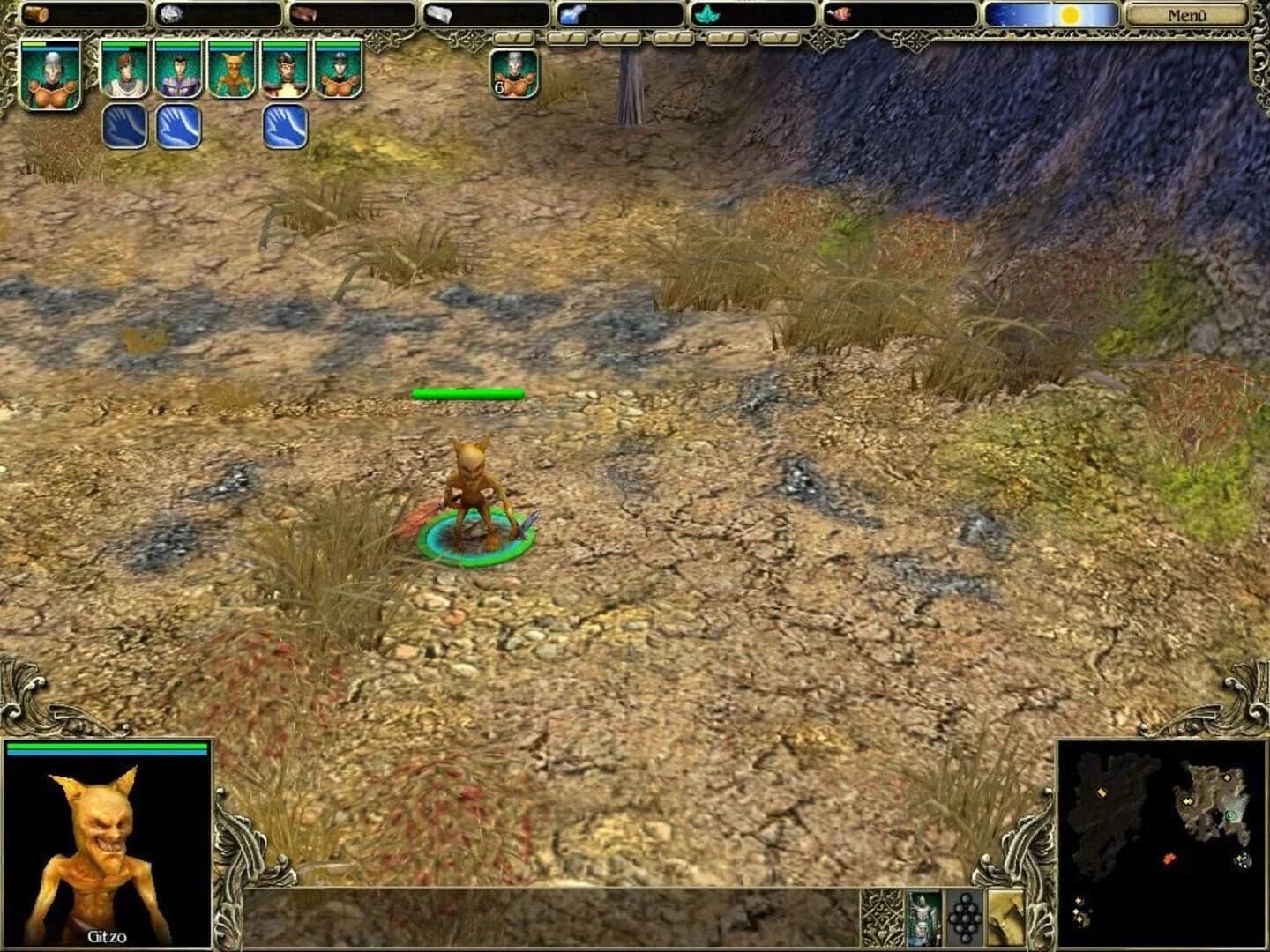Select the wood resource icon

click(37, 13)
